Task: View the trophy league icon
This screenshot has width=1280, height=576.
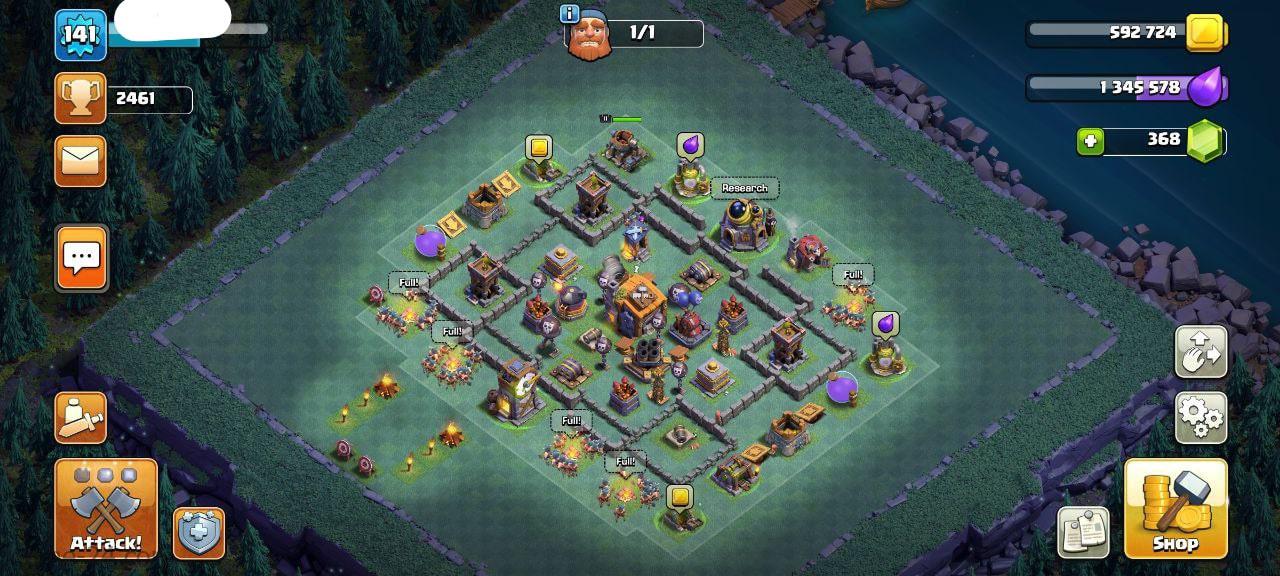Action: [x=80, y=98]
